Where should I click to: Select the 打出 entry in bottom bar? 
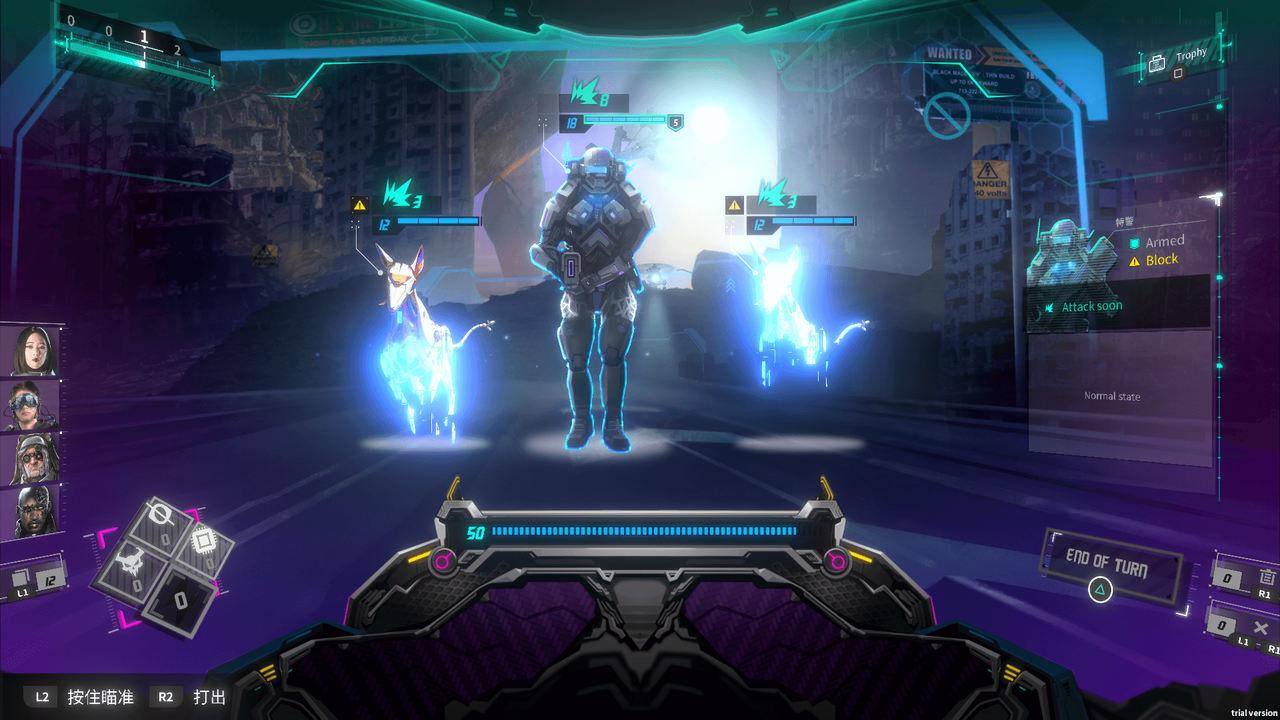coord(208,697)
